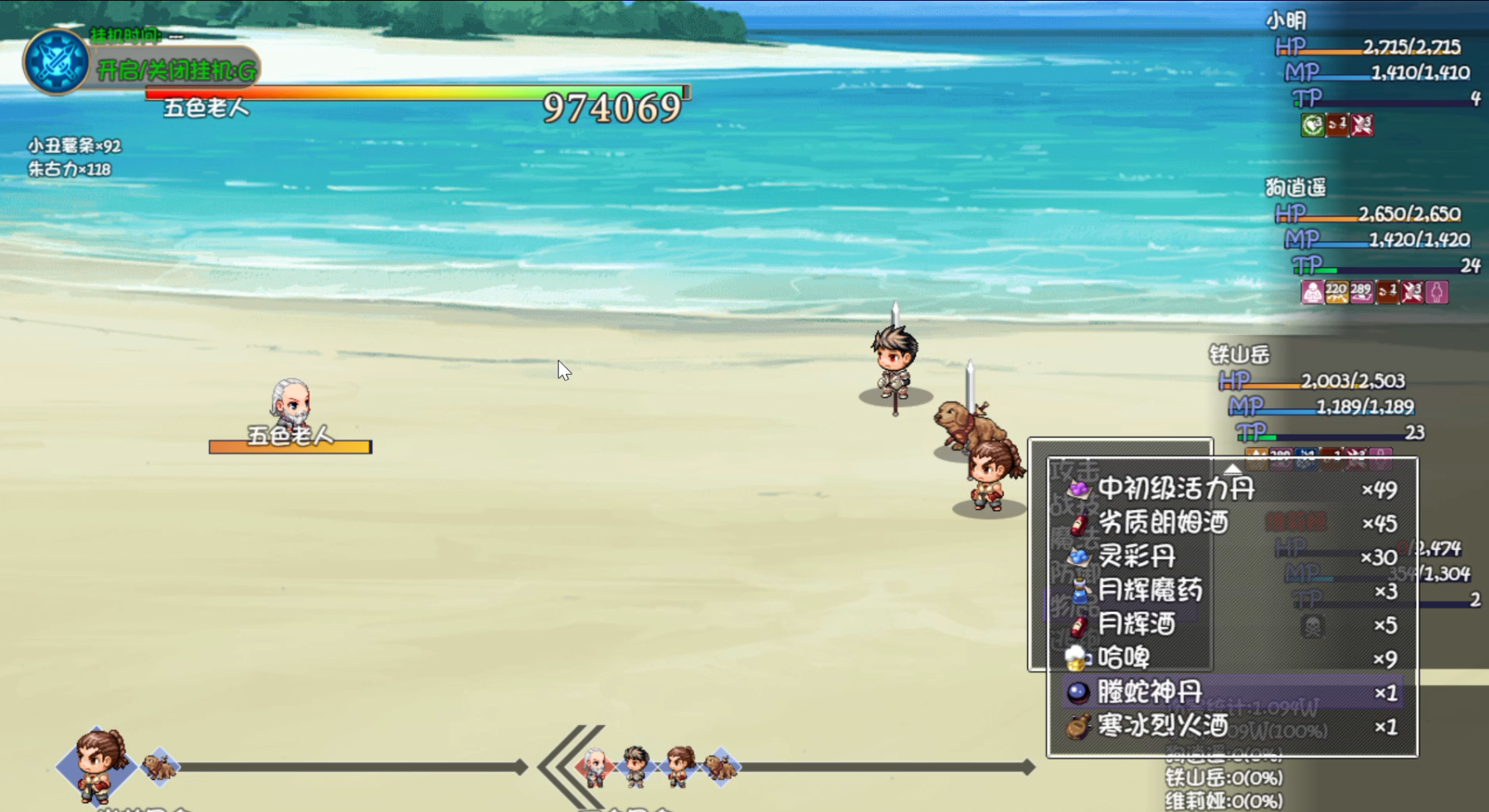Choose the 哈啤 beer item
Screen dimensions: 1489x812
pos(1123,659)
